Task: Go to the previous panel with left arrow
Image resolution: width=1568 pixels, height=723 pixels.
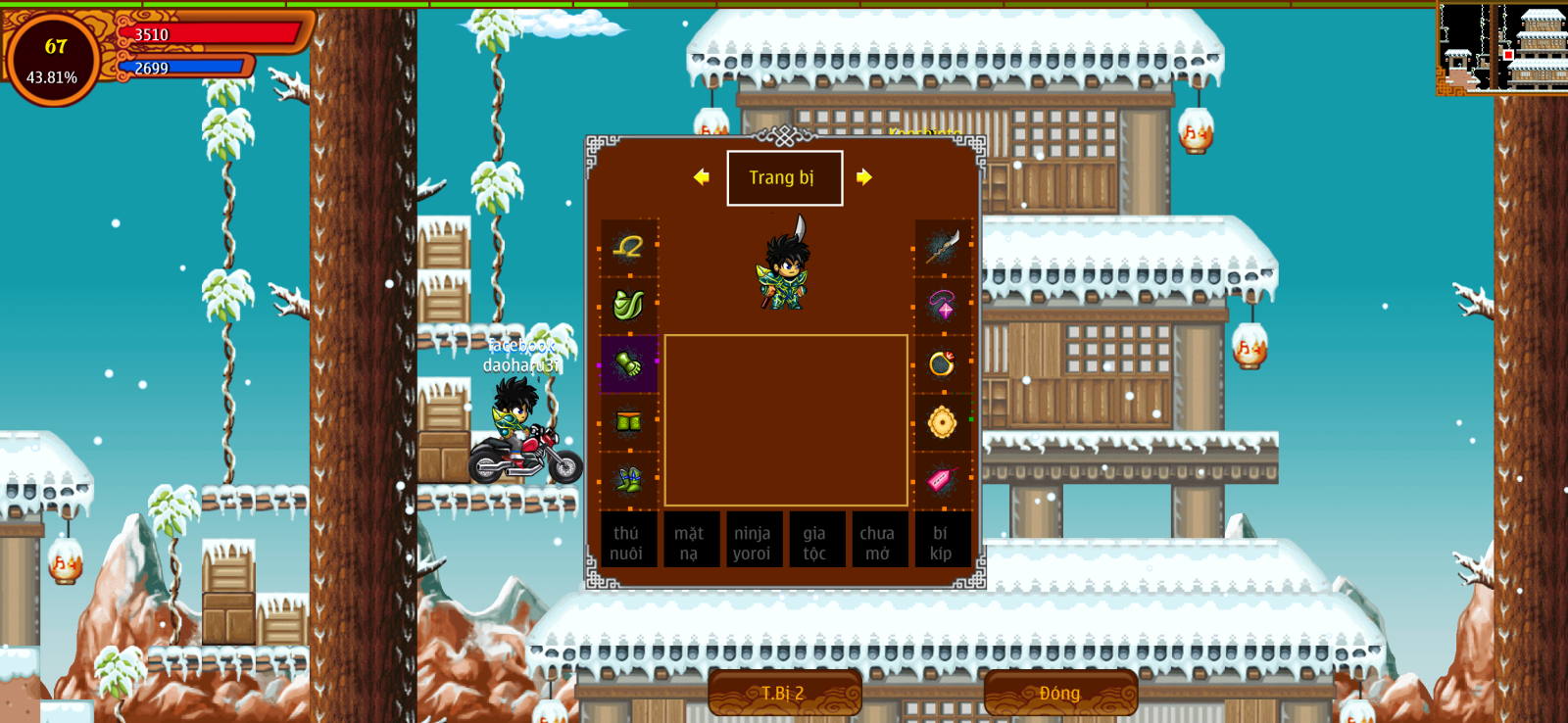Action: tap(701, 177)
